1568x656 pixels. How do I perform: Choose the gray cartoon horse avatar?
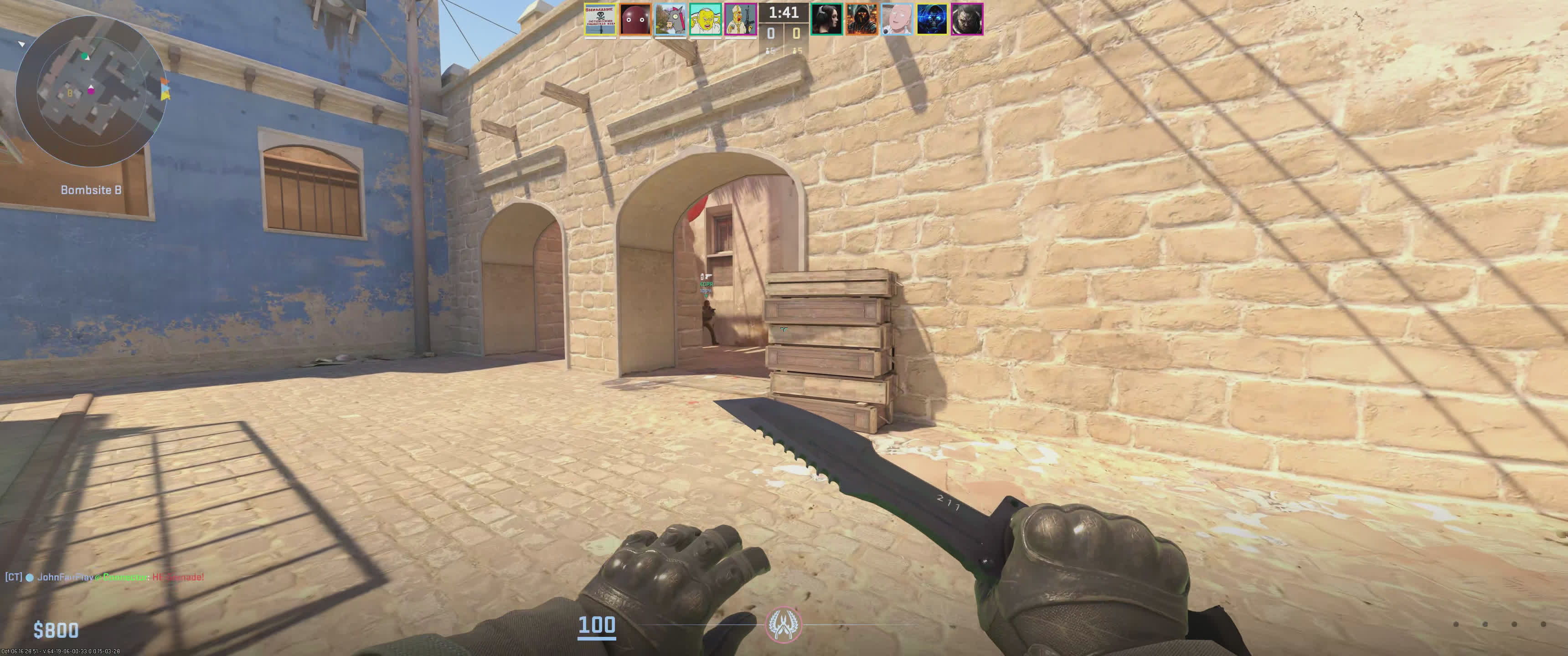[670, 20]
